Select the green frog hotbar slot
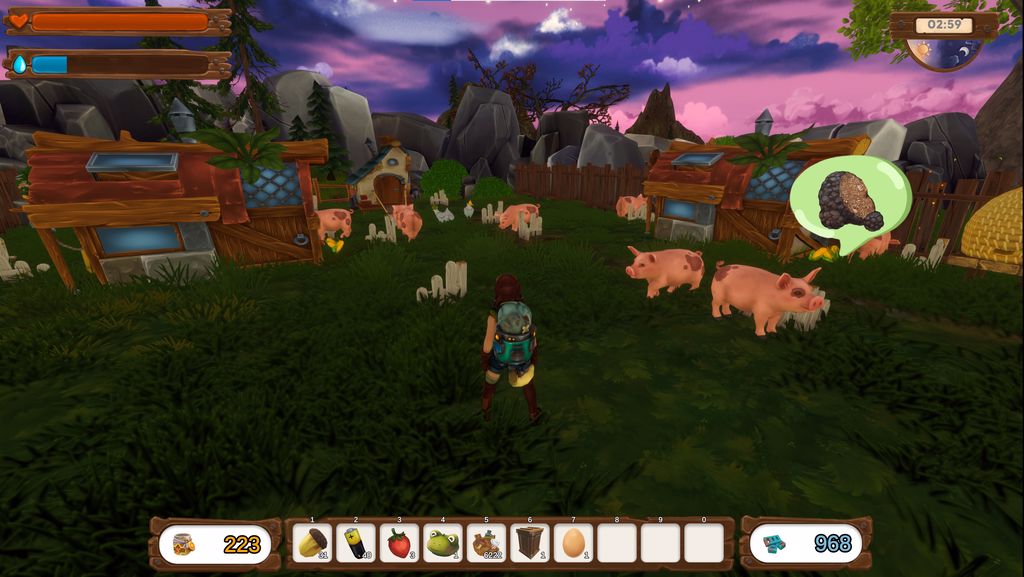Screen dimensions: 1024x577 click(x=442, y=543)
